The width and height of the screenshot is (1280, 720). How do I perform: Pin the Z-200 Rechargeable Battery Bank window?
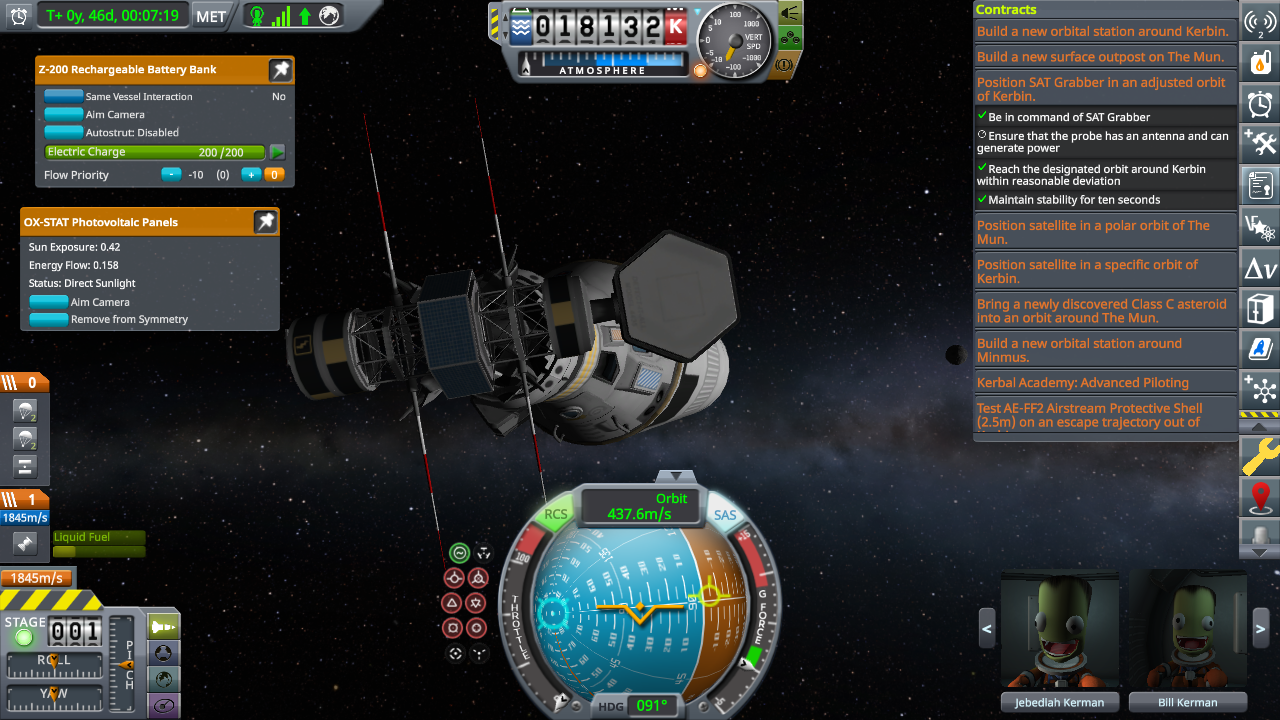280,70
